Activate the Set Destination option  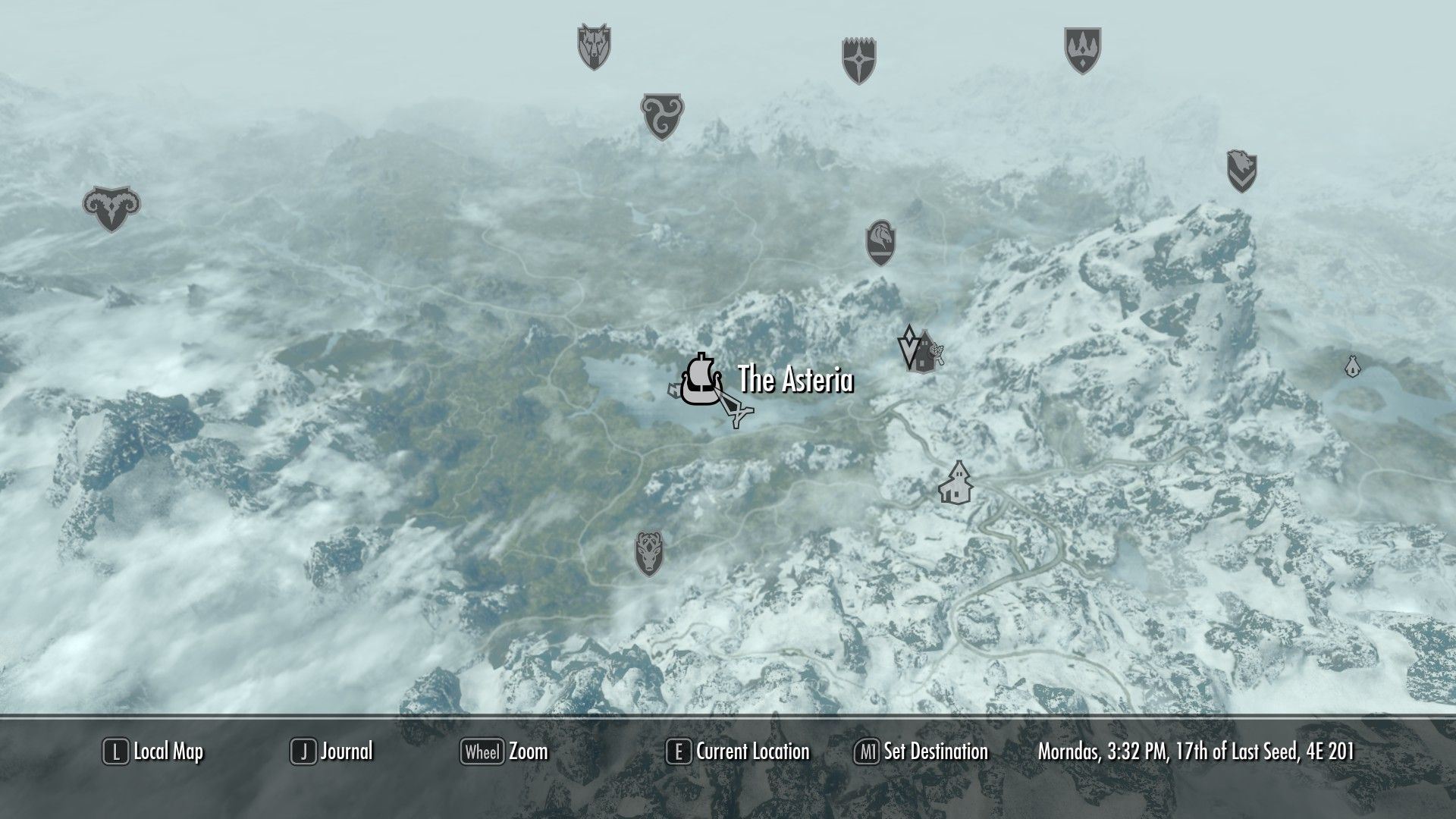coord(921,752)
